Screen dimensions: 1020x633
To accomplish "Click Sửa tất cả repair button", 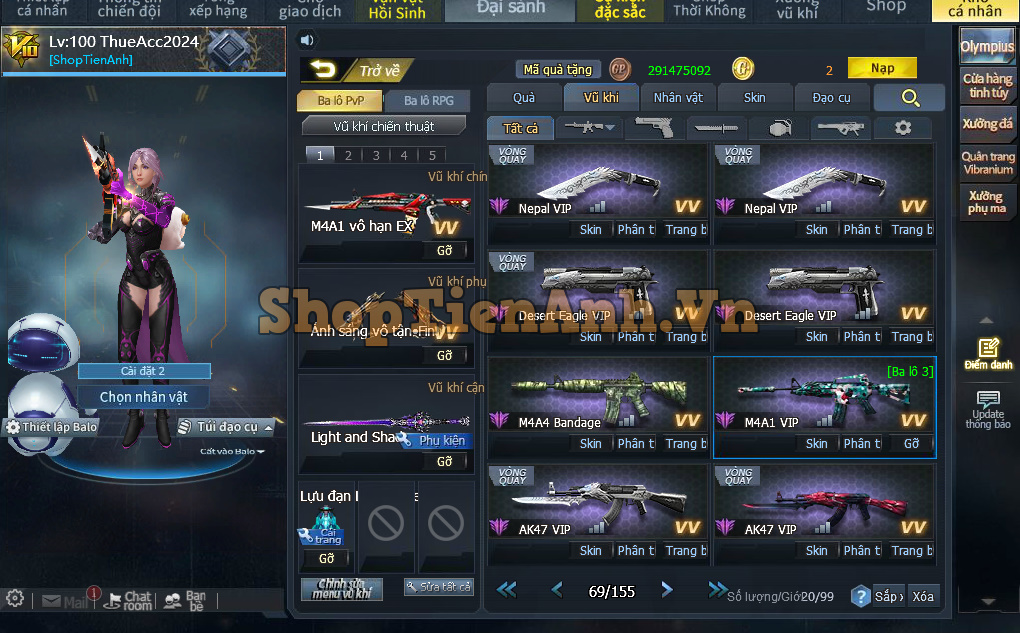I will (438, 587).
